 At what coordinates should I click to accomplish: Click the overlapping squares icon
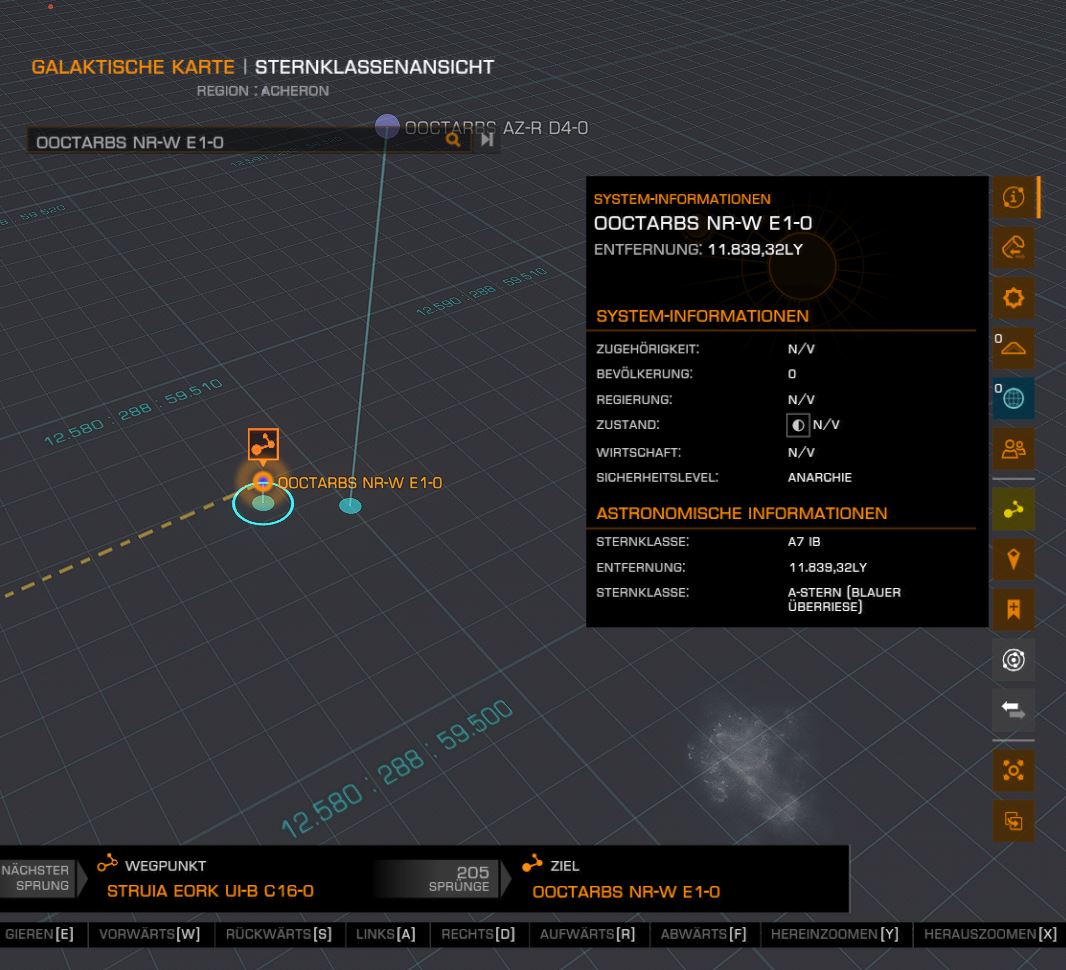1014,821
